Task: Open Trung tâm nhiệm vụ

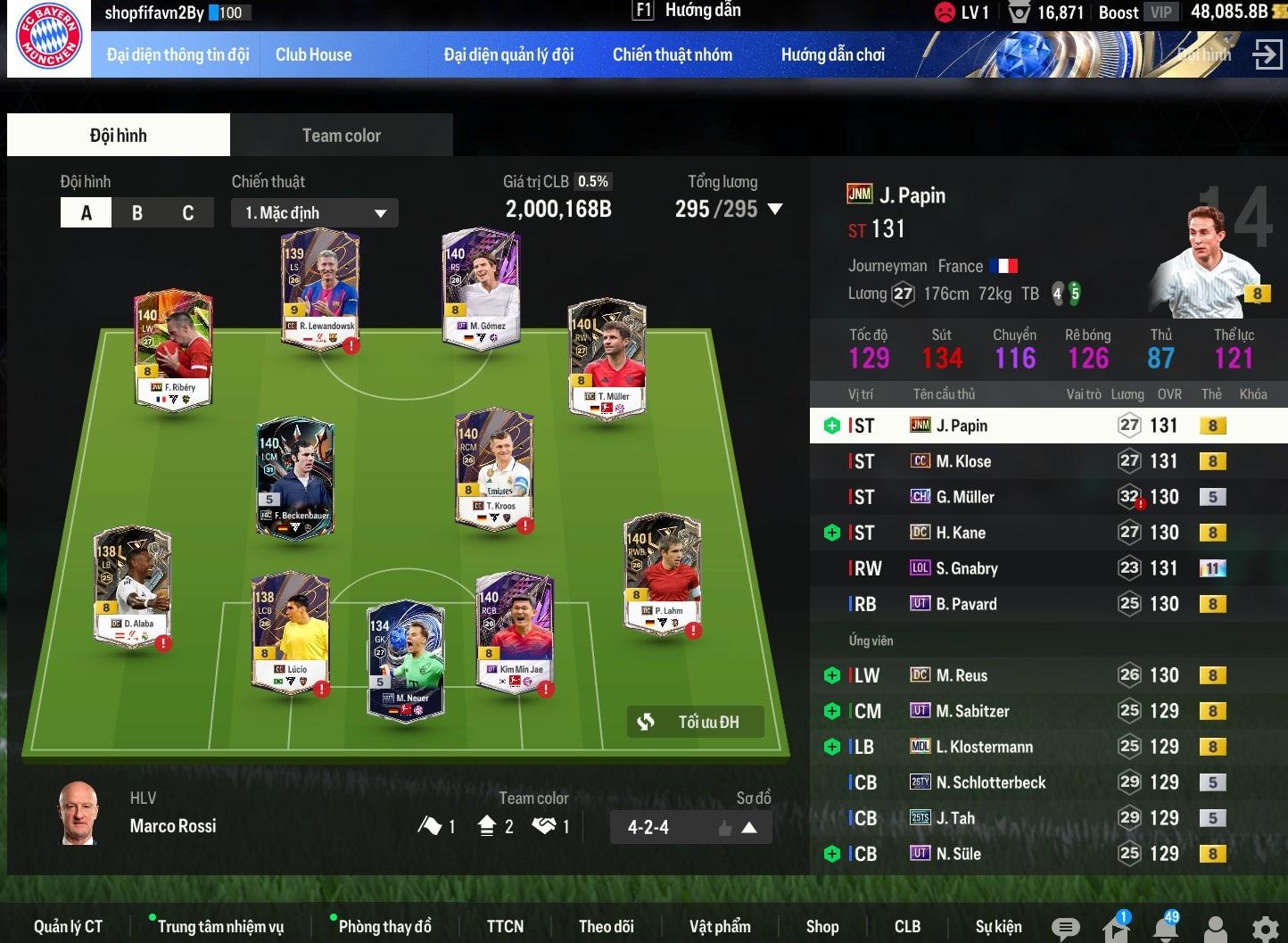Action: pos(220,926)
